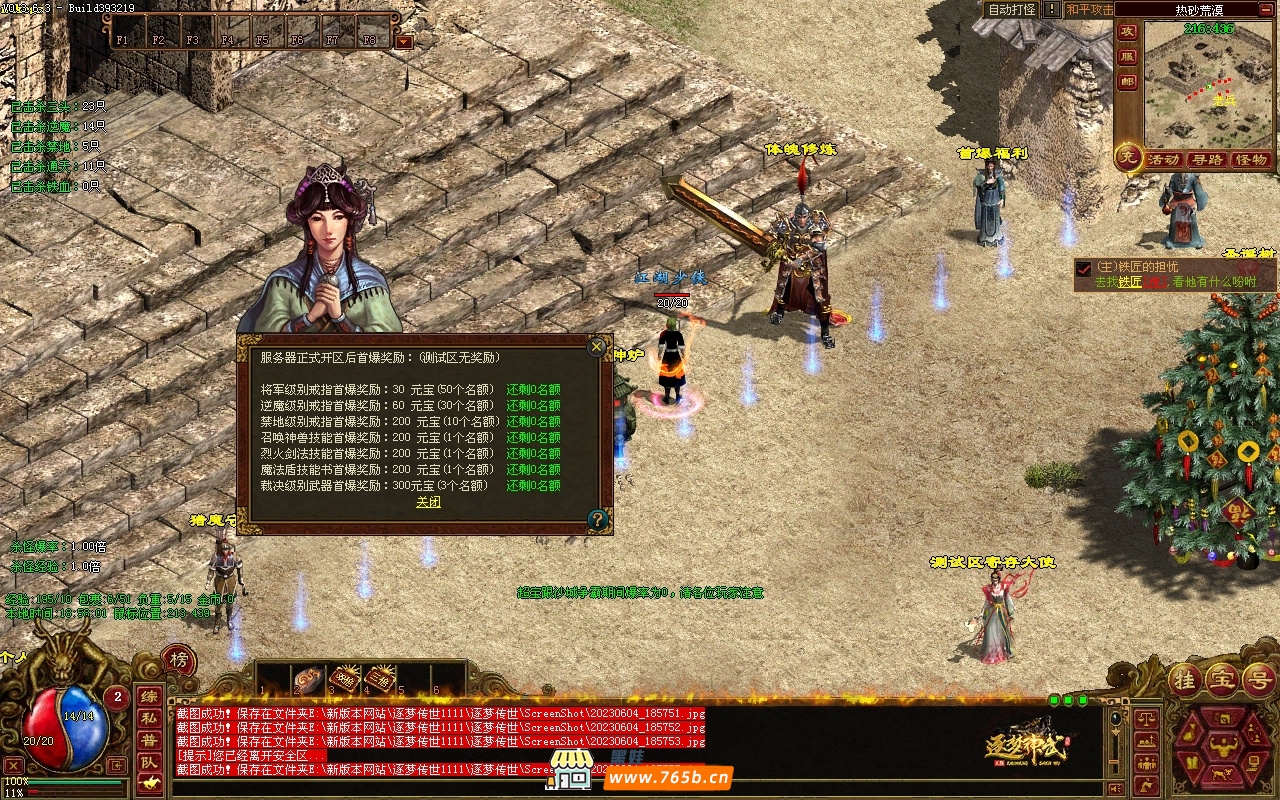Open the 挂 auto-play settings button

pyautogui.click(x=1185, y=678)
